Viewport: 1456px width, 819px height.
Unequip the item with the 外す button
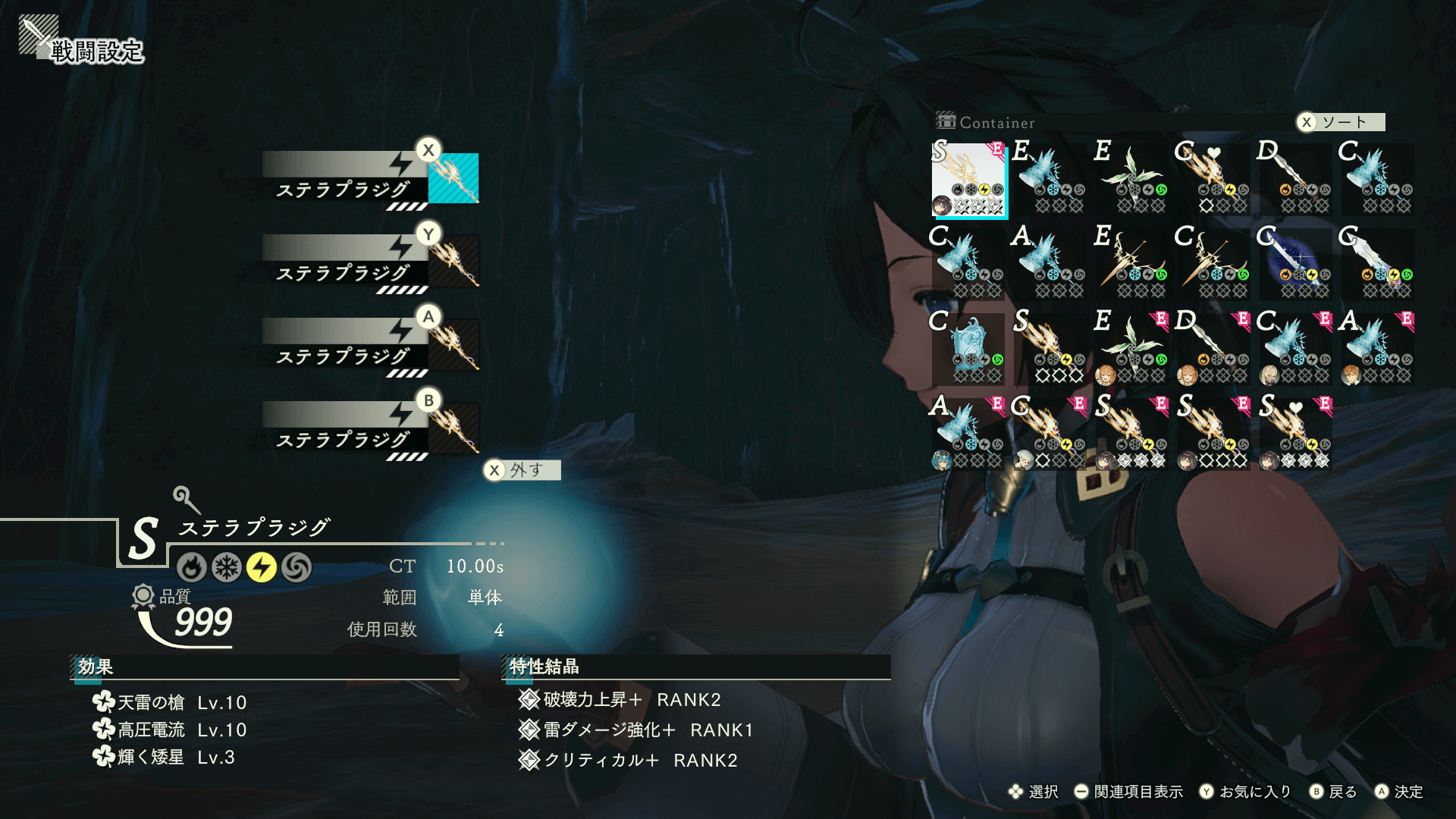coord(522,470)
